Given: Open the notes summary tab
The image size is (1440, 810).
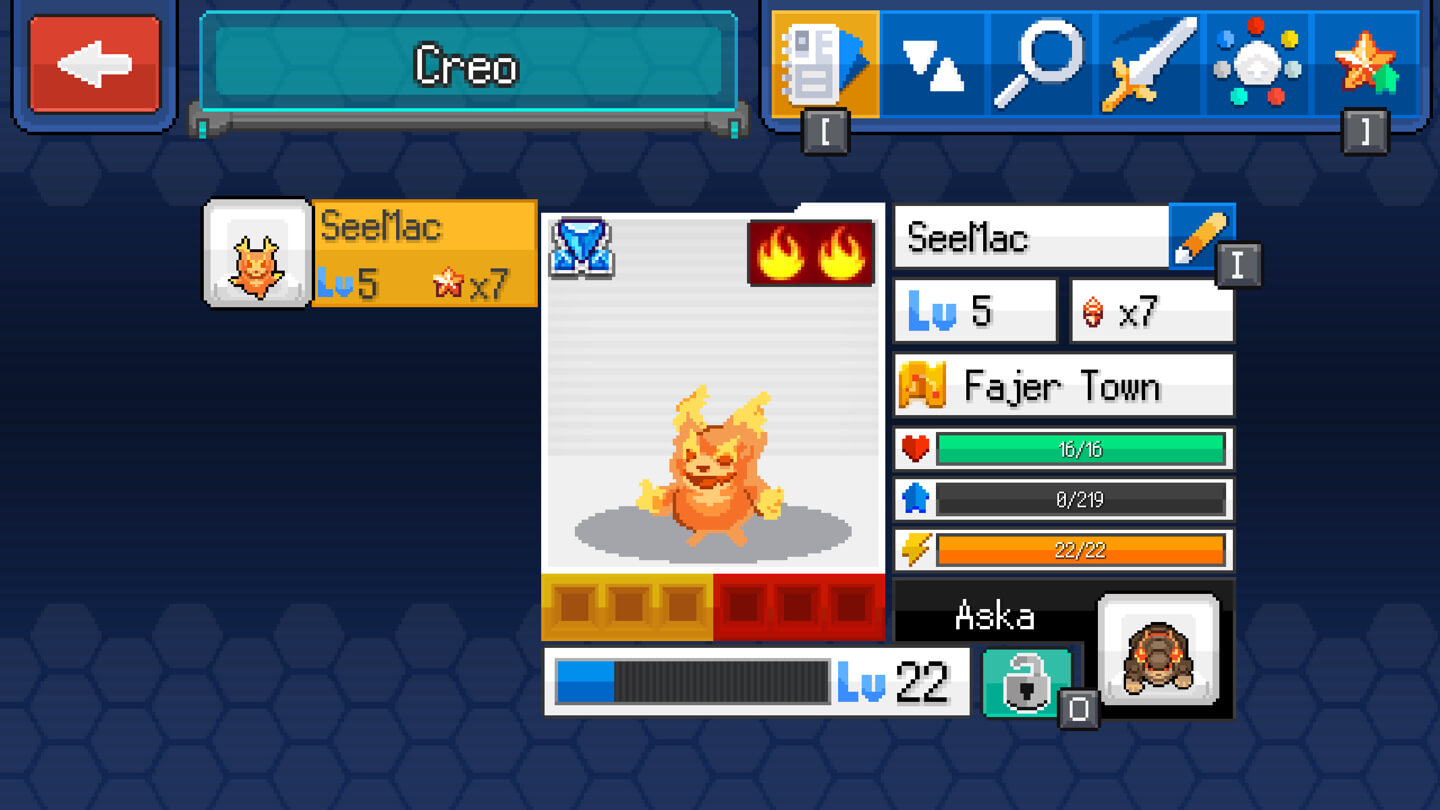Looking at the screenshot, I should pos(825,65).
